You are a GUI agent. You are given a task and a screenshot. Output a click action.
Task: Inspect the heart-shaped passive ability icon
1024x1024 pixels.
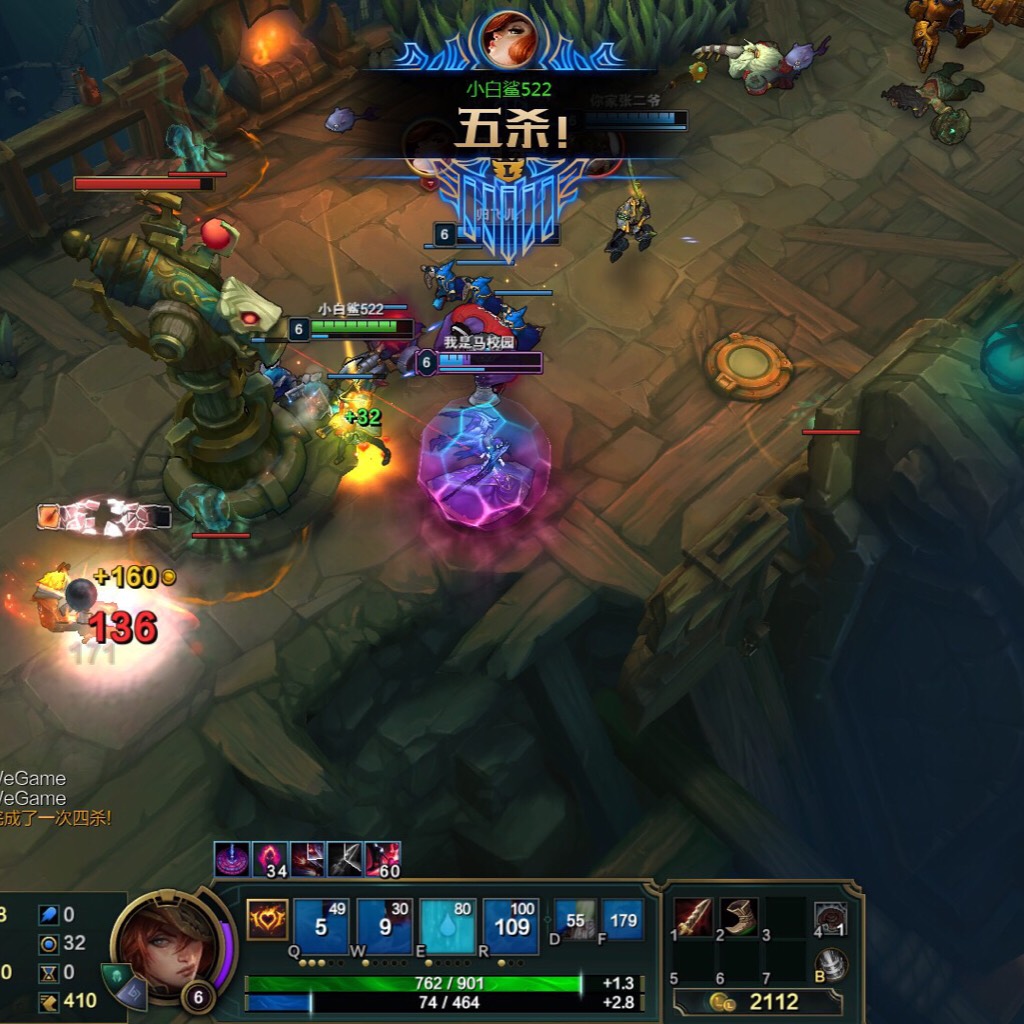tap(267, 920)
